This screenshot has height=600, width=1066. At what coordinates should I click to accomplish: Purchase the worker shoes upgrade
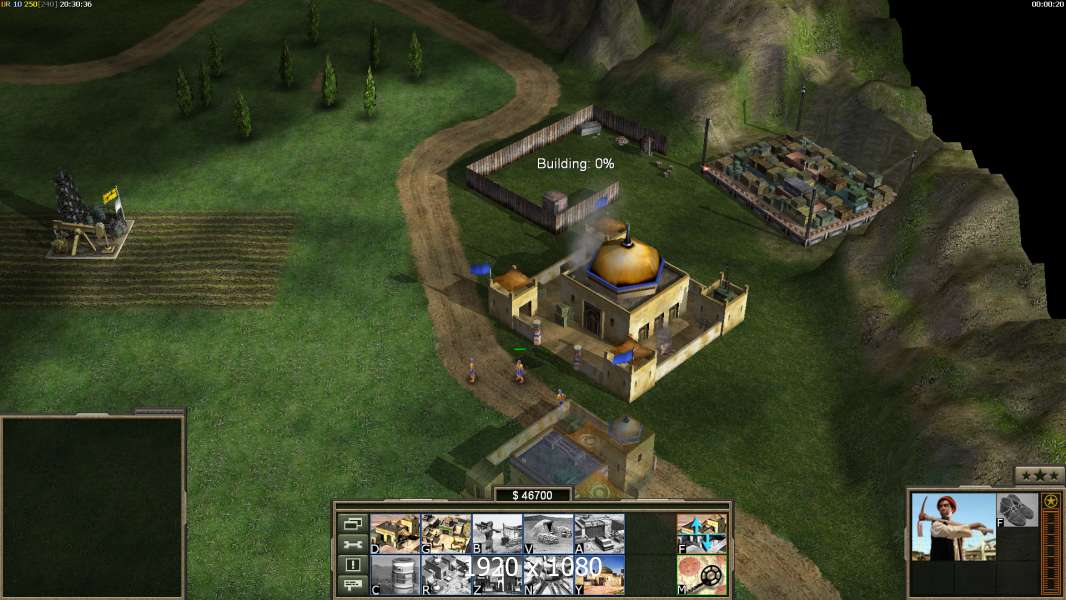[1018, 510]
